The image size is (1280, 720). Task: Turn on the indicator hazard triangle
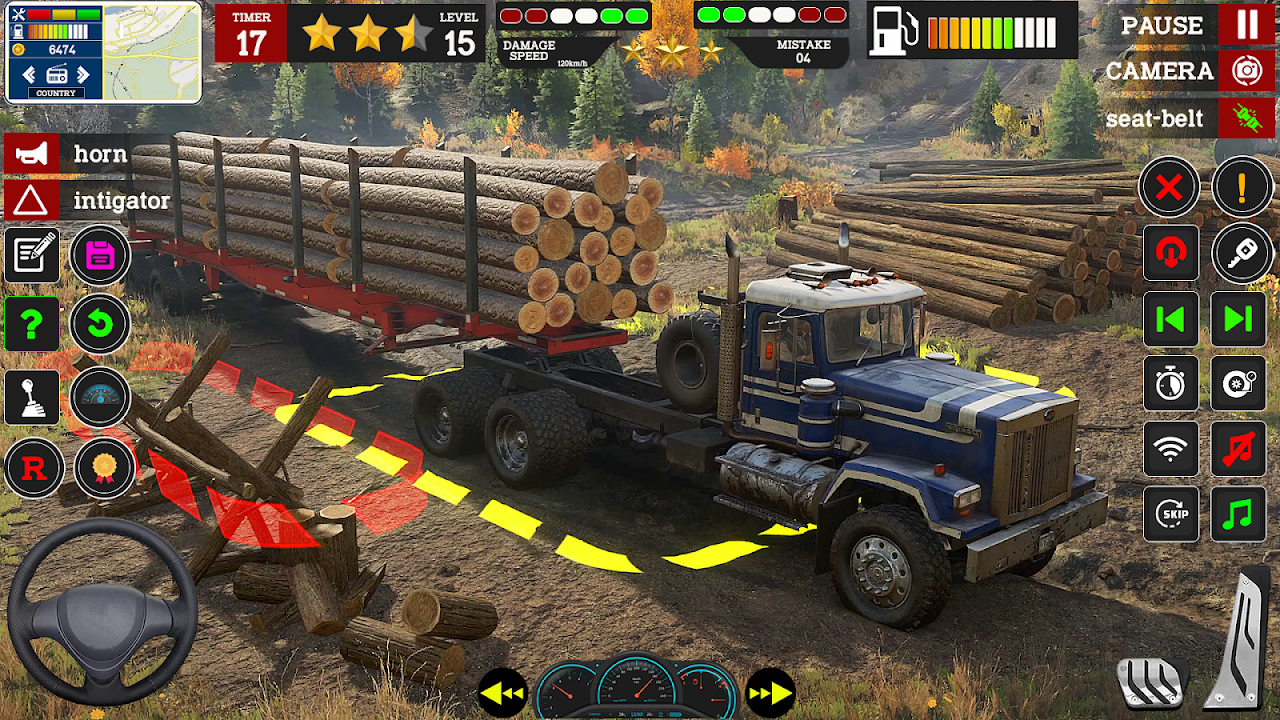(31, 201)
